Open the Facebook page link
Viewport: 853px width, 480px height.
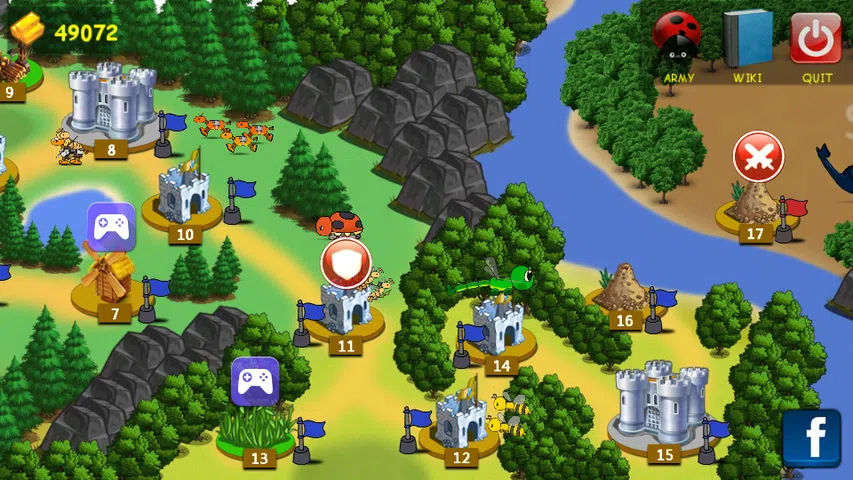coord(811,438)
